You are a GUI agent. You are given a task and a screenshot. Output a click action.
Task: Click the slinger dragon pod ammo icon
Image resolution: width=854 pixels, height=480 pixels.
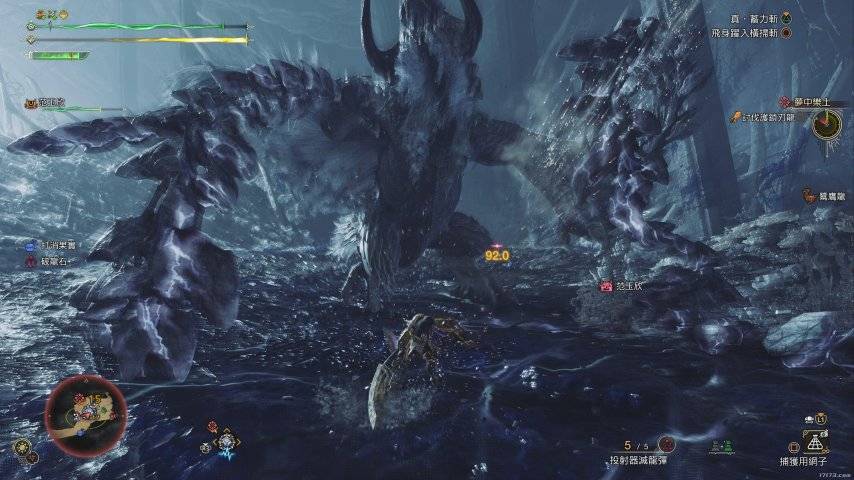click(x=668, y=444)
